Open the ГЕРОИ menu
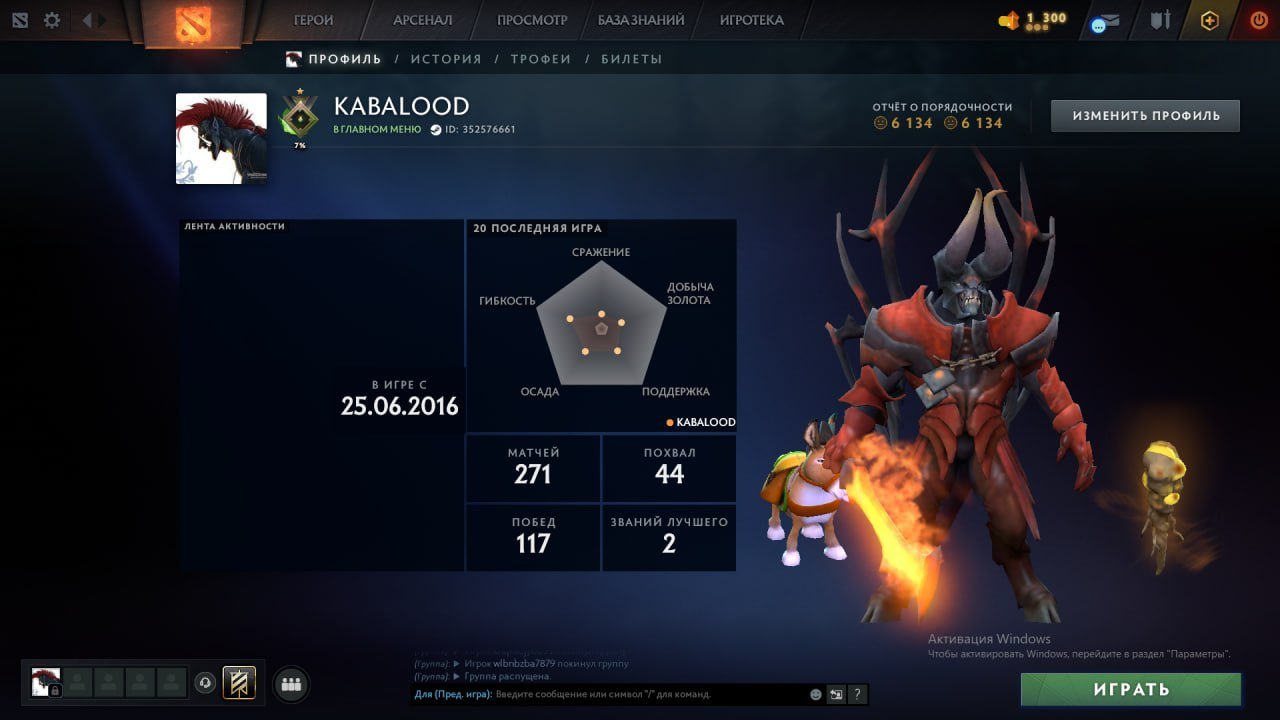Screen dimensions: 1280x720 (313, 20)
